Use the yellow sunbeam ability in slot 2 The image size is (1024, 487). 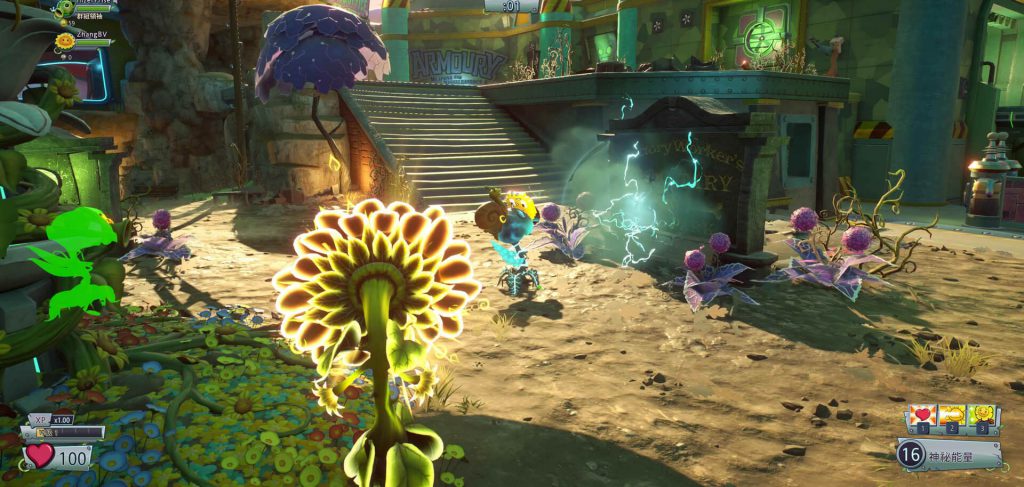(953, 416)
